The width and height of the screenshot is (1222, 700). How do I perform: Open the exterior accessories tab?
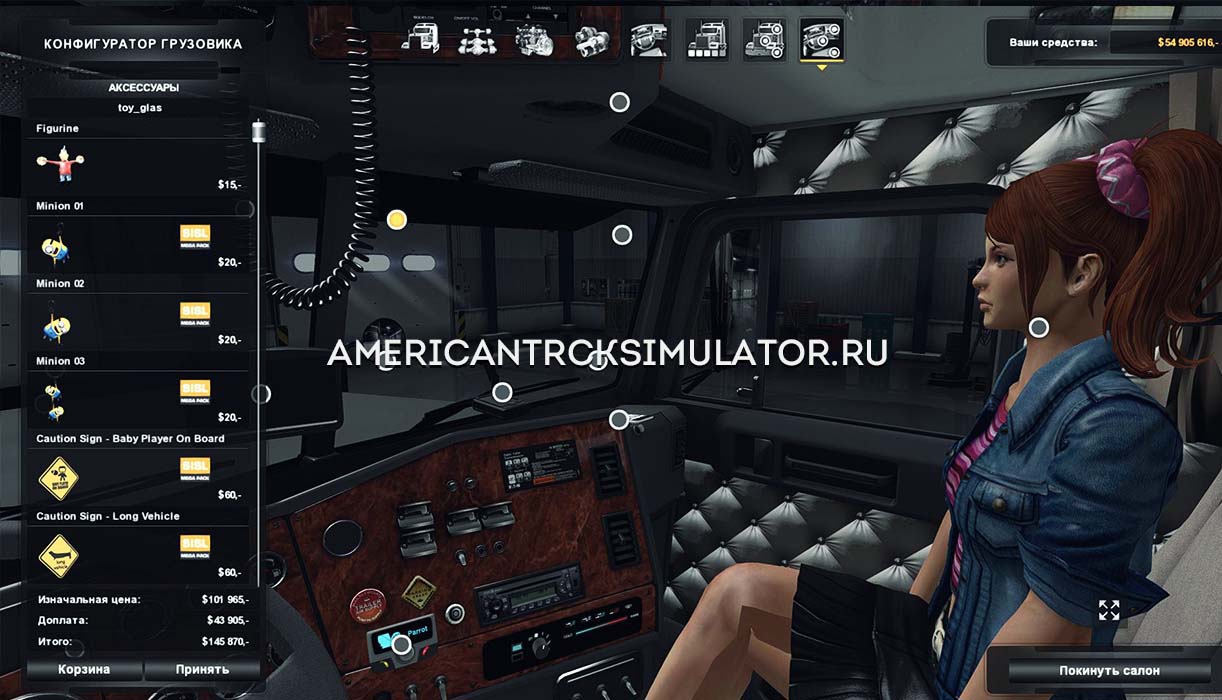pos(764,39)
